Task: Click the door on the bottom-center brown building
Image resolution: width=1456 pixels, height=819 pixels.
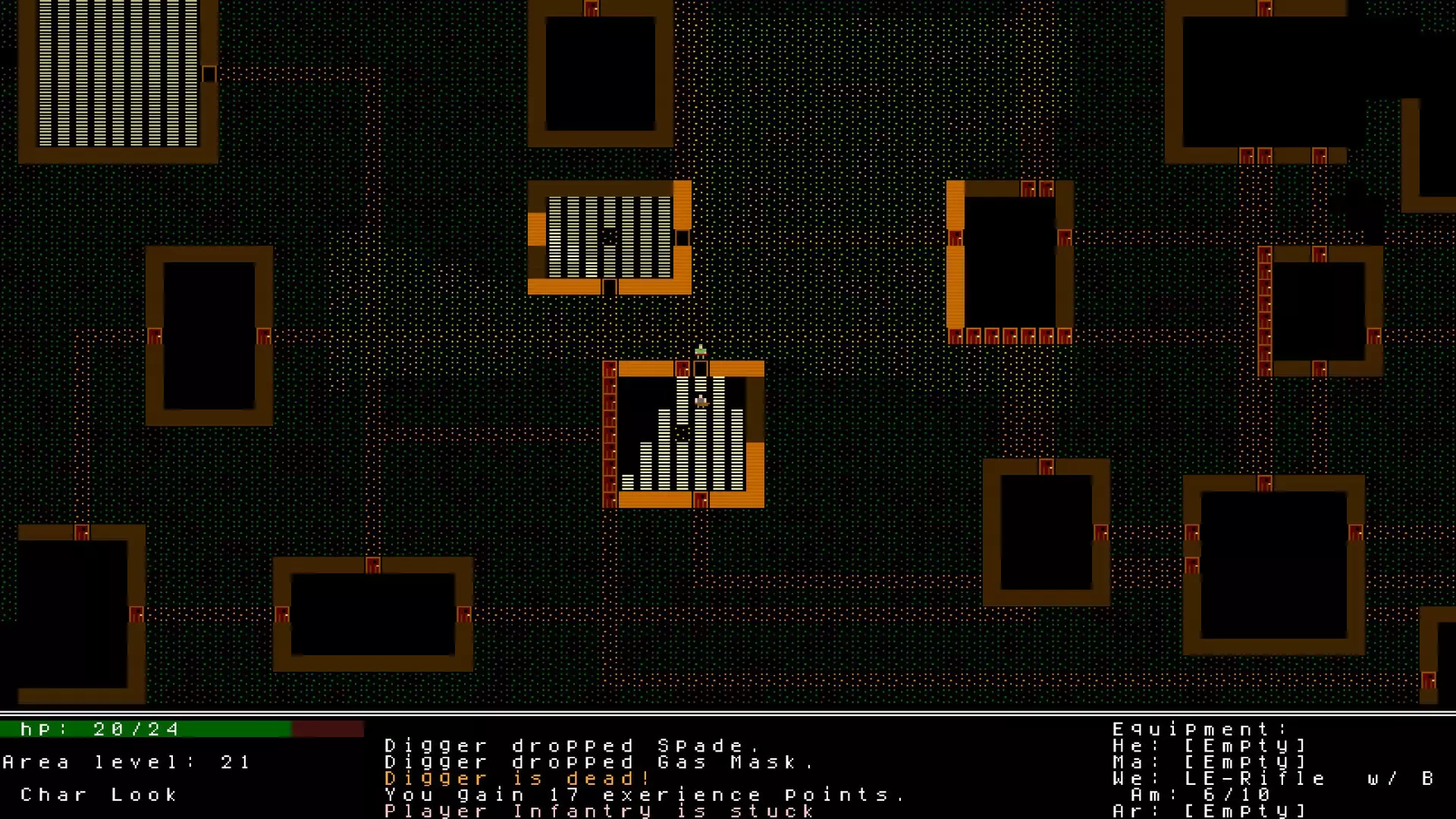Action: (373, 565)
